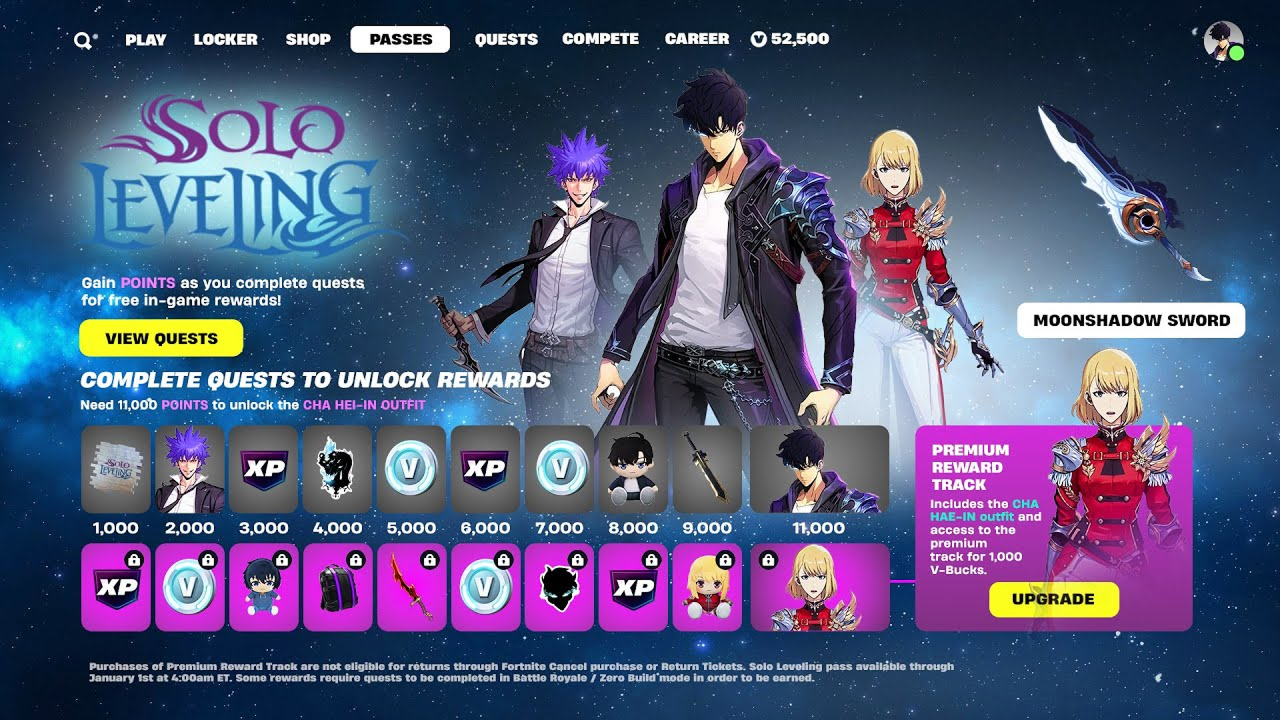Select the 1,000 point Solo Leveling spray reward
The height and width of the screenshot is (720, 1280).
pos(116,469)
